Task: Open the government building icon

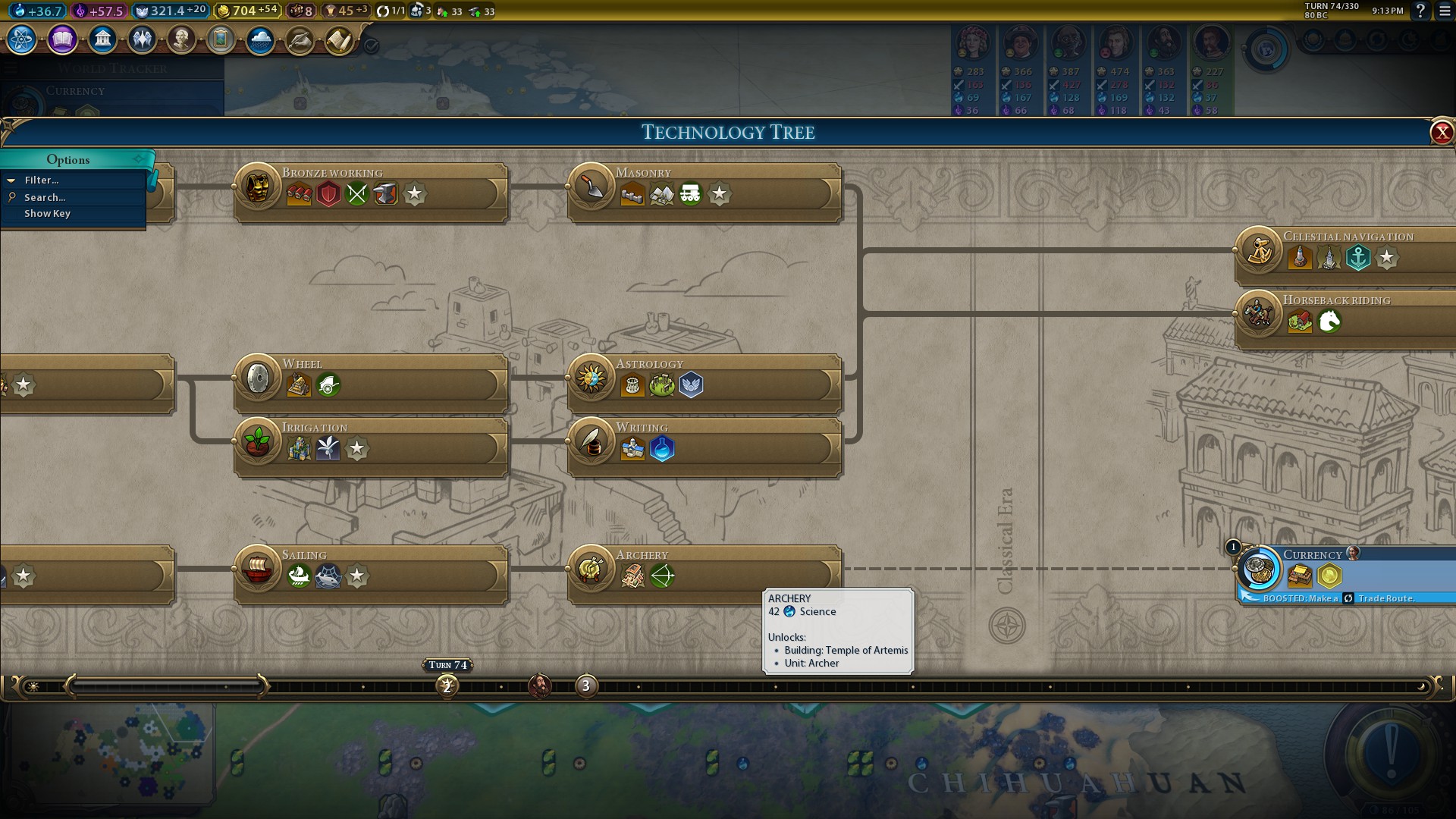Action: coord(102,39)
